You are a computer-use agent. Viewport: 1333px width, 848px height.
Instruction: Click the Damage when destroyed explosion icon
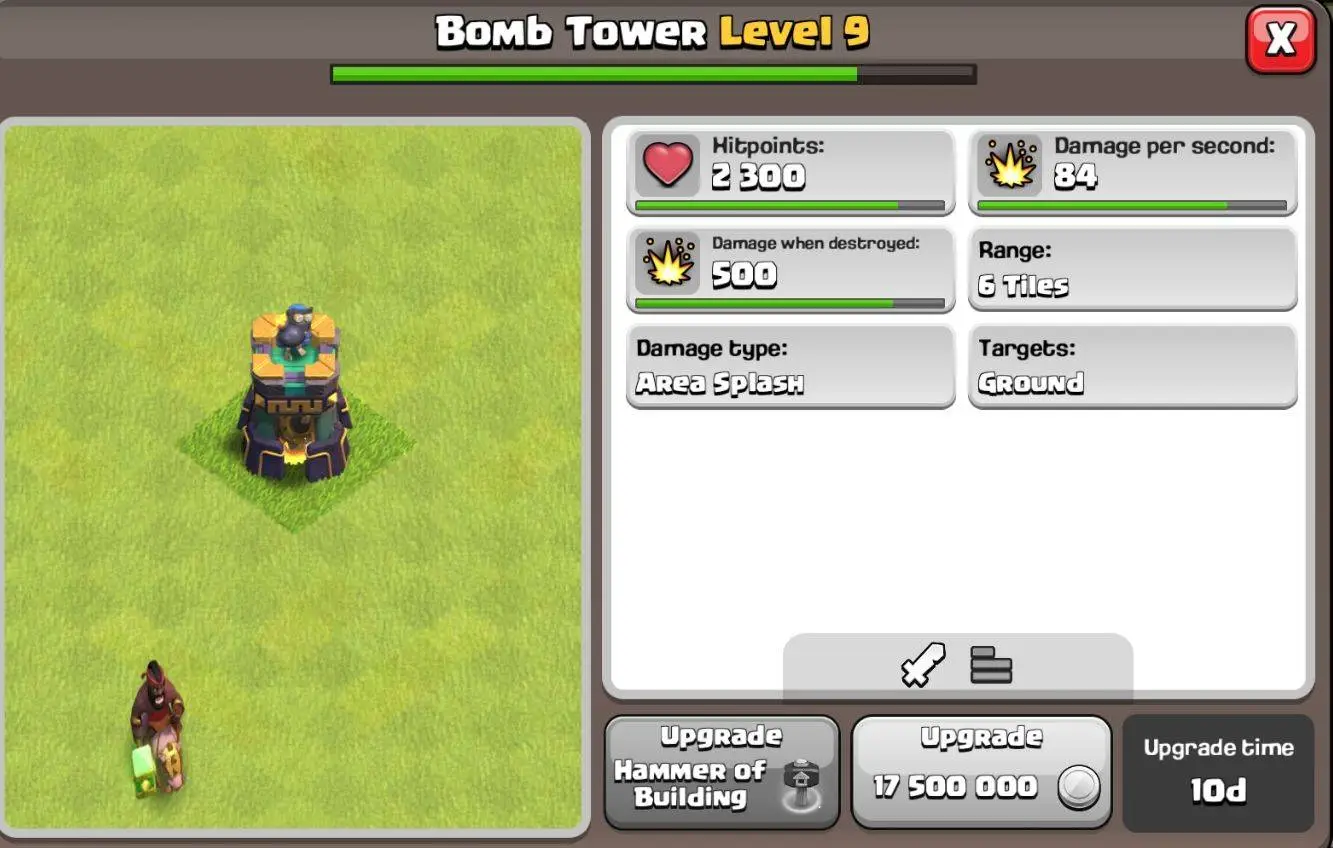point(667,265)
